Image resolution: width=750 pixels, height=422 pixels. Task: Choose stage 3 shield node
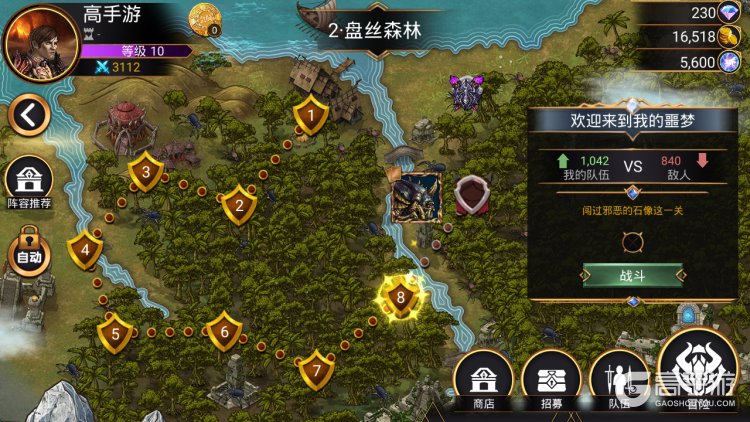(x=146, y=172)
